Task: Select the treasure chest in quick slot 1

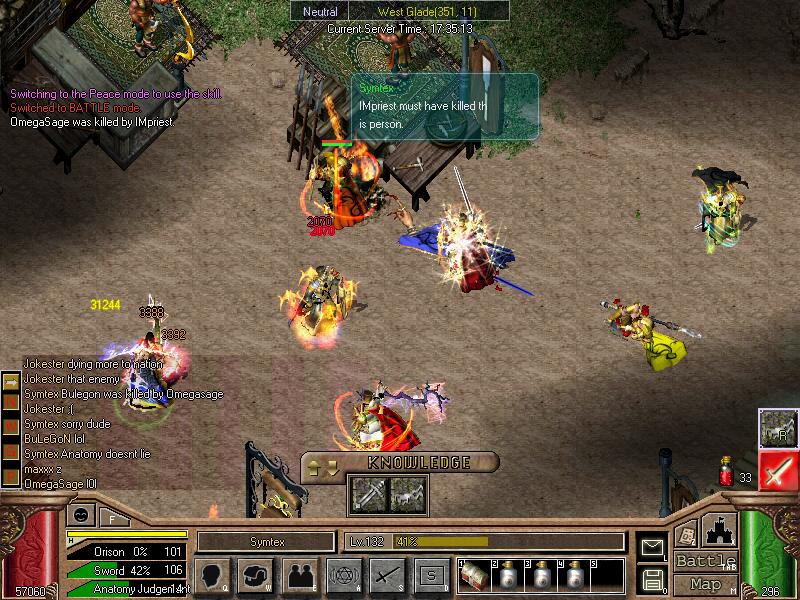Action: coord(474,576)
